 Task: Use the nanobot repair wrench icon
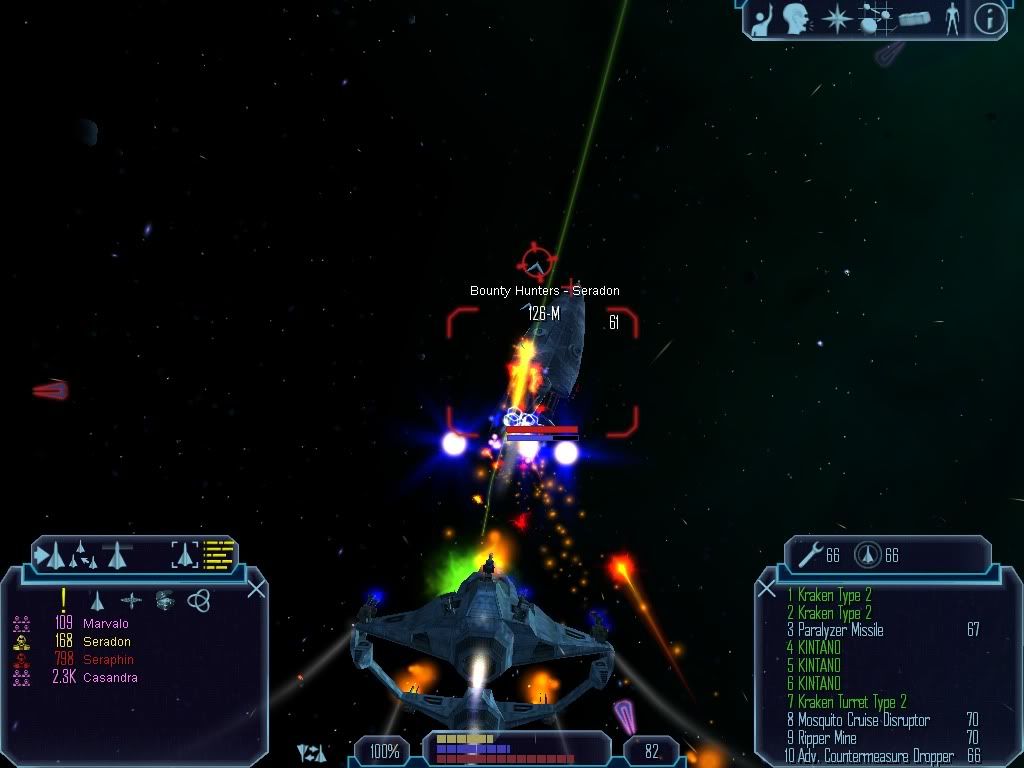[x=810, y=555]
